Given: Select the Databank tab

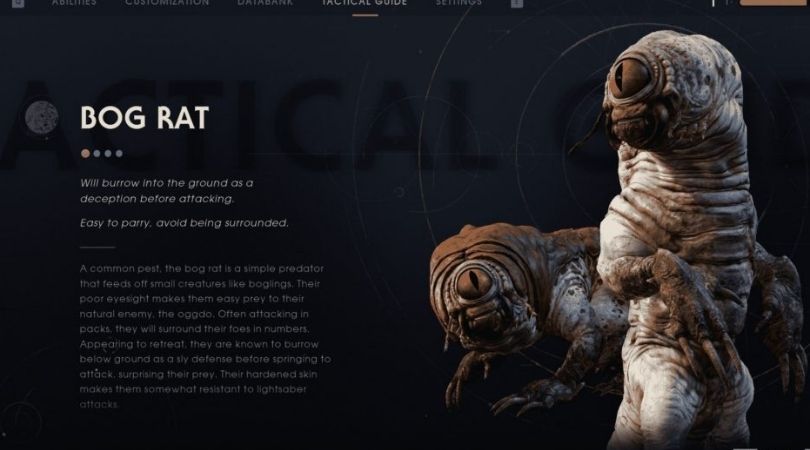Looking at the screenshot, I should [x=266, y=4].
